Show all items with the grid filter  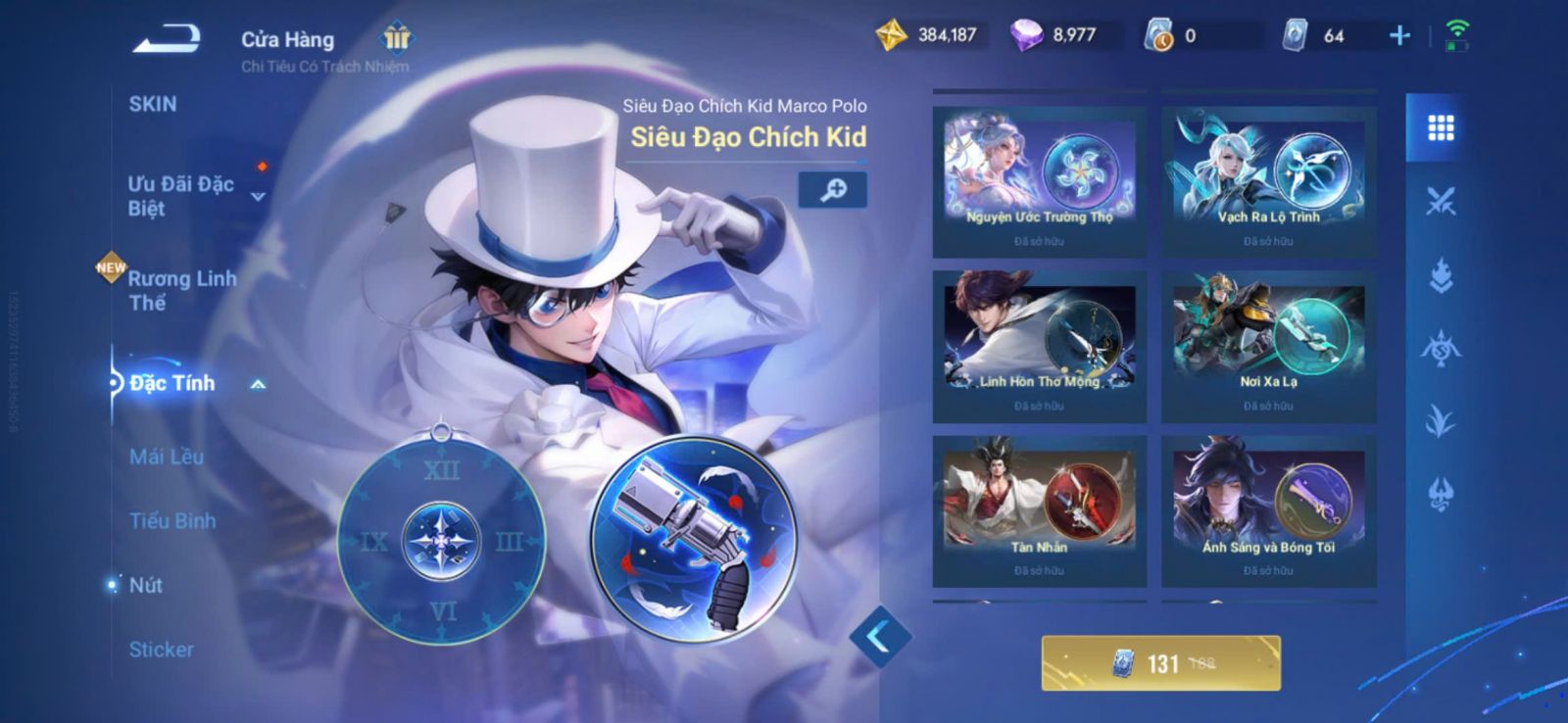point(1440,128)
